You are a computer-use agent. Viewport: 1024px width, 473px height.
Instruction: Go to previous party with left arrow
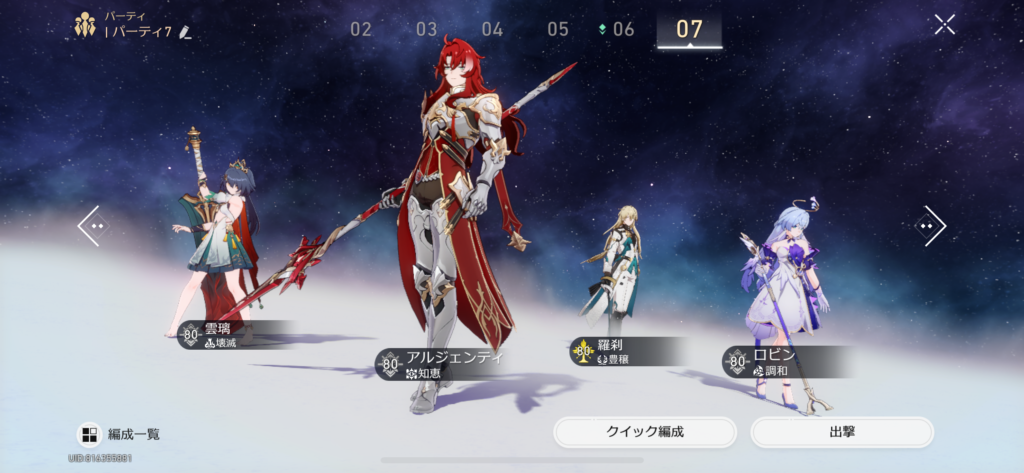(91, 226)
